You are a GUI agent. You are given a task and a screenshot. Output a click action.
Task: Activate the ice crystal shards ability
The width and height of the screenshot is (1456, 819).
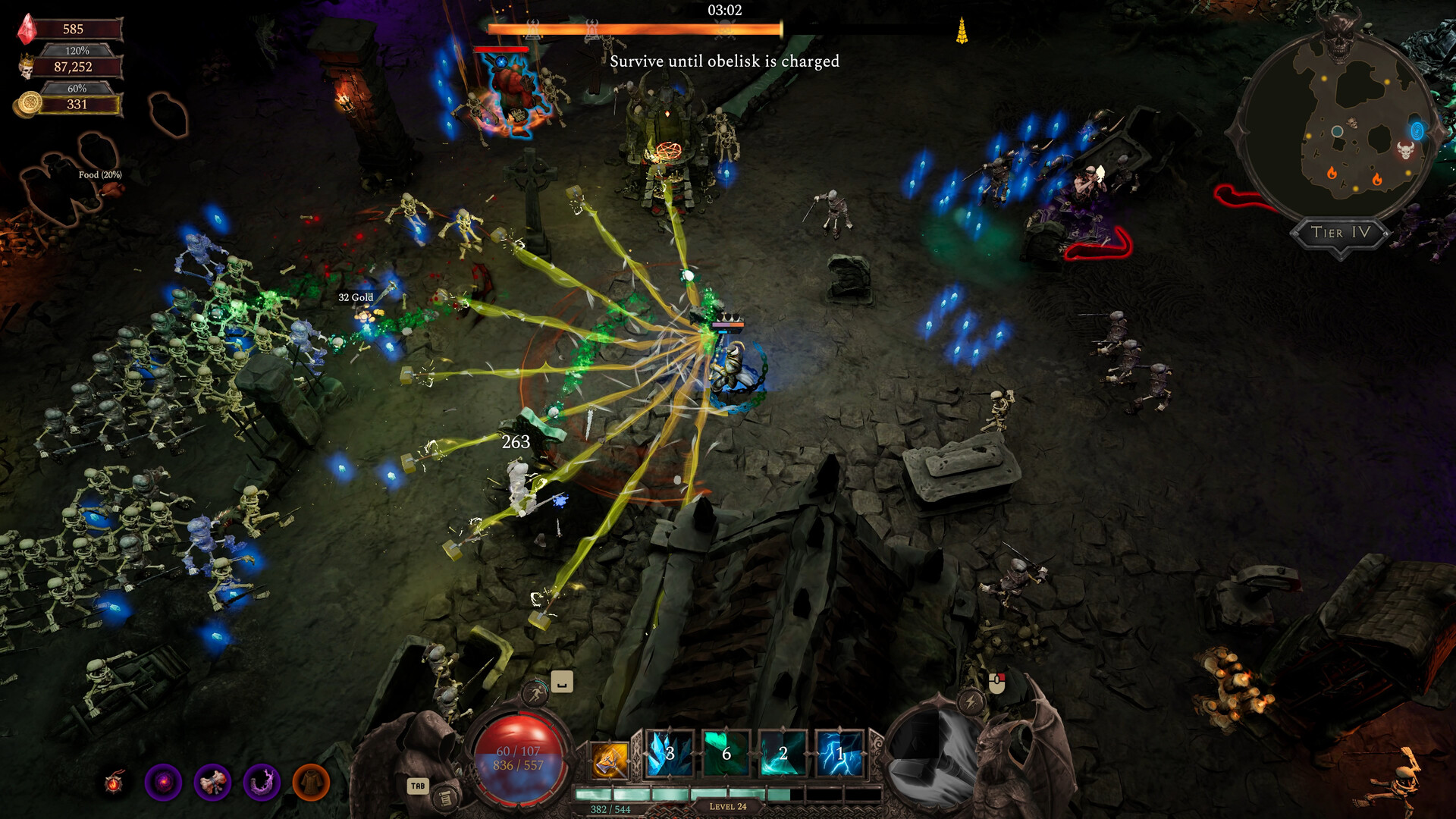tap(669, 754)
